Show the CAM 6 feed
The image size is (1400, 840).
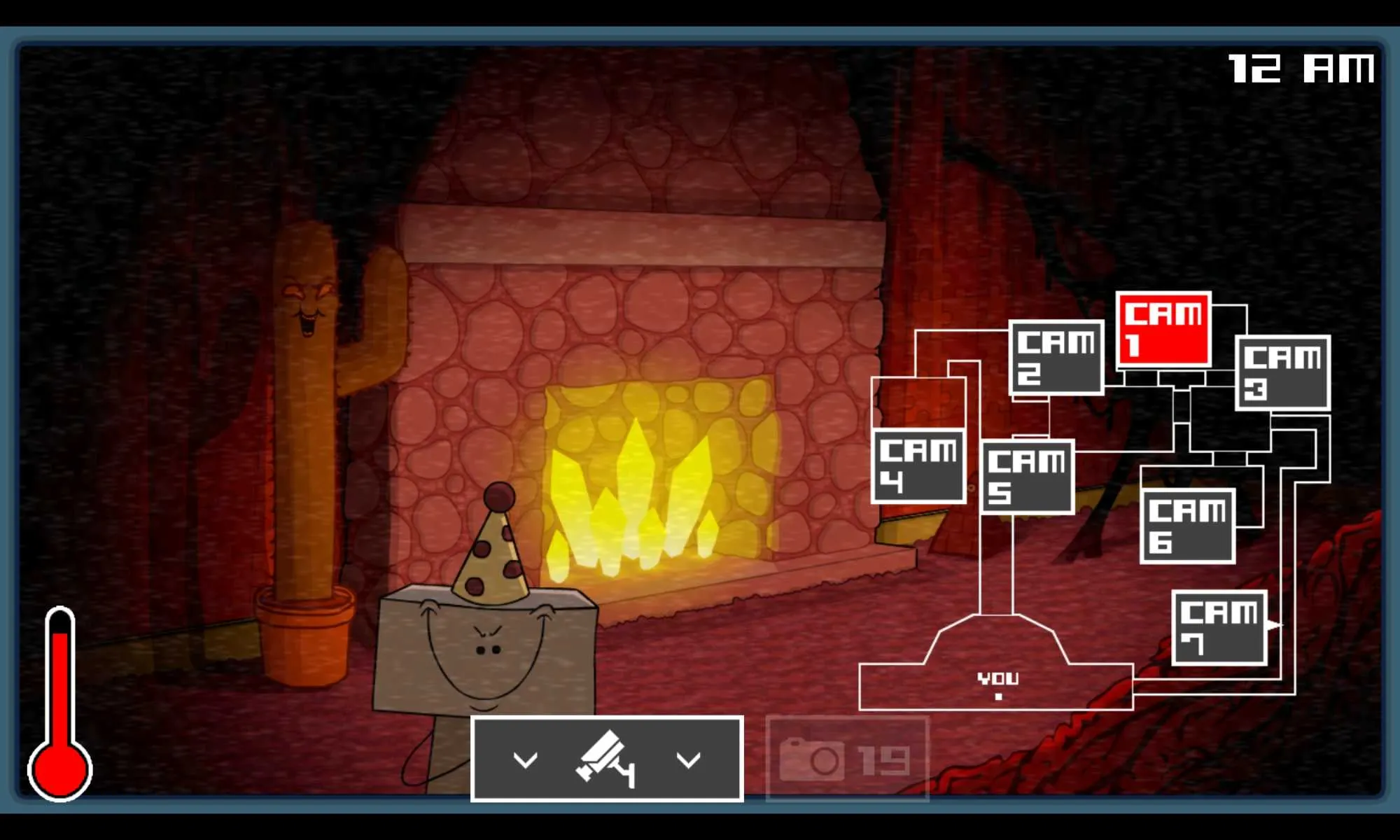[1187, 526]
